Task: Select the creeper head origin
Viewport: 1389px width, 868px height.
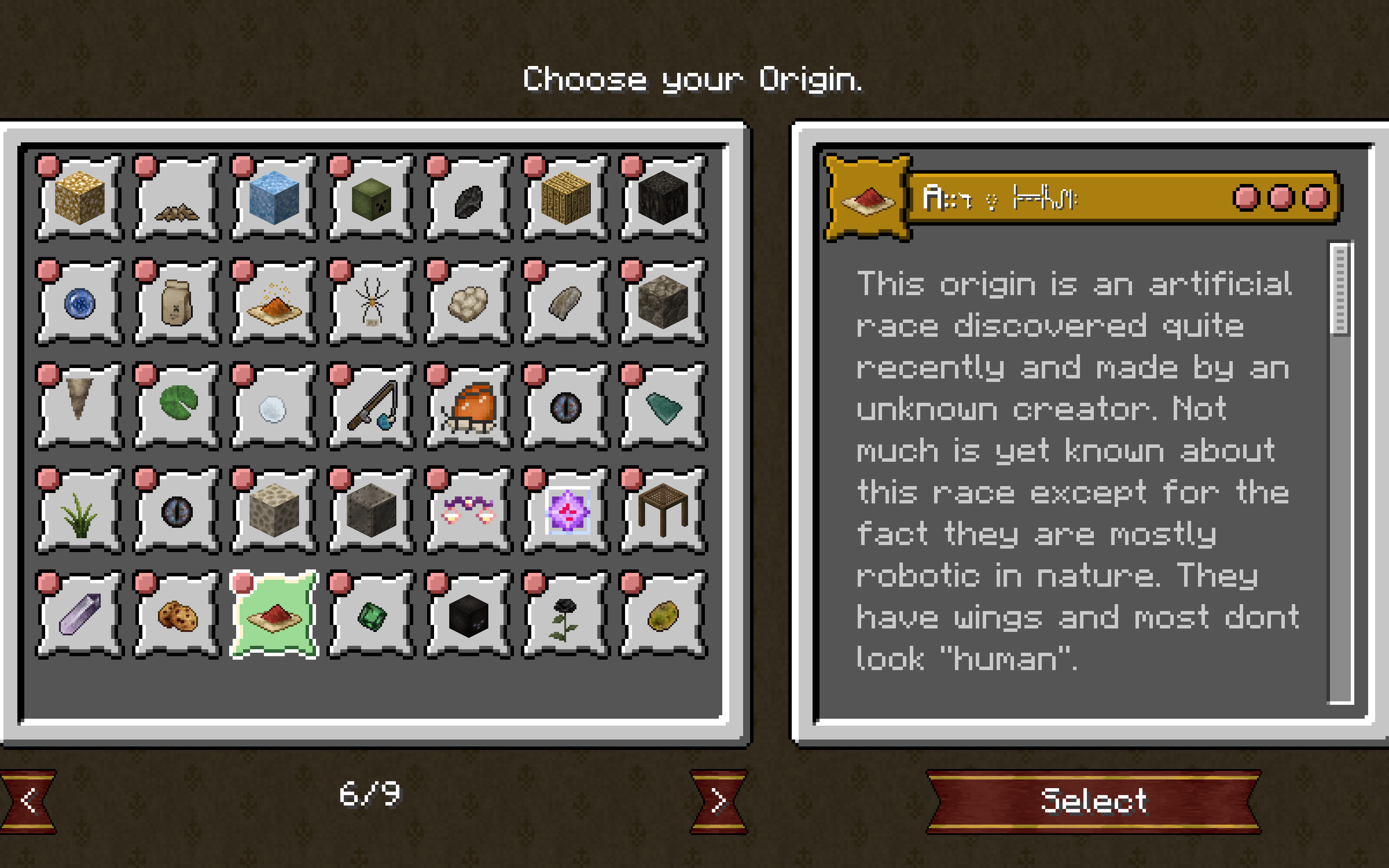Action: [371, 197]
